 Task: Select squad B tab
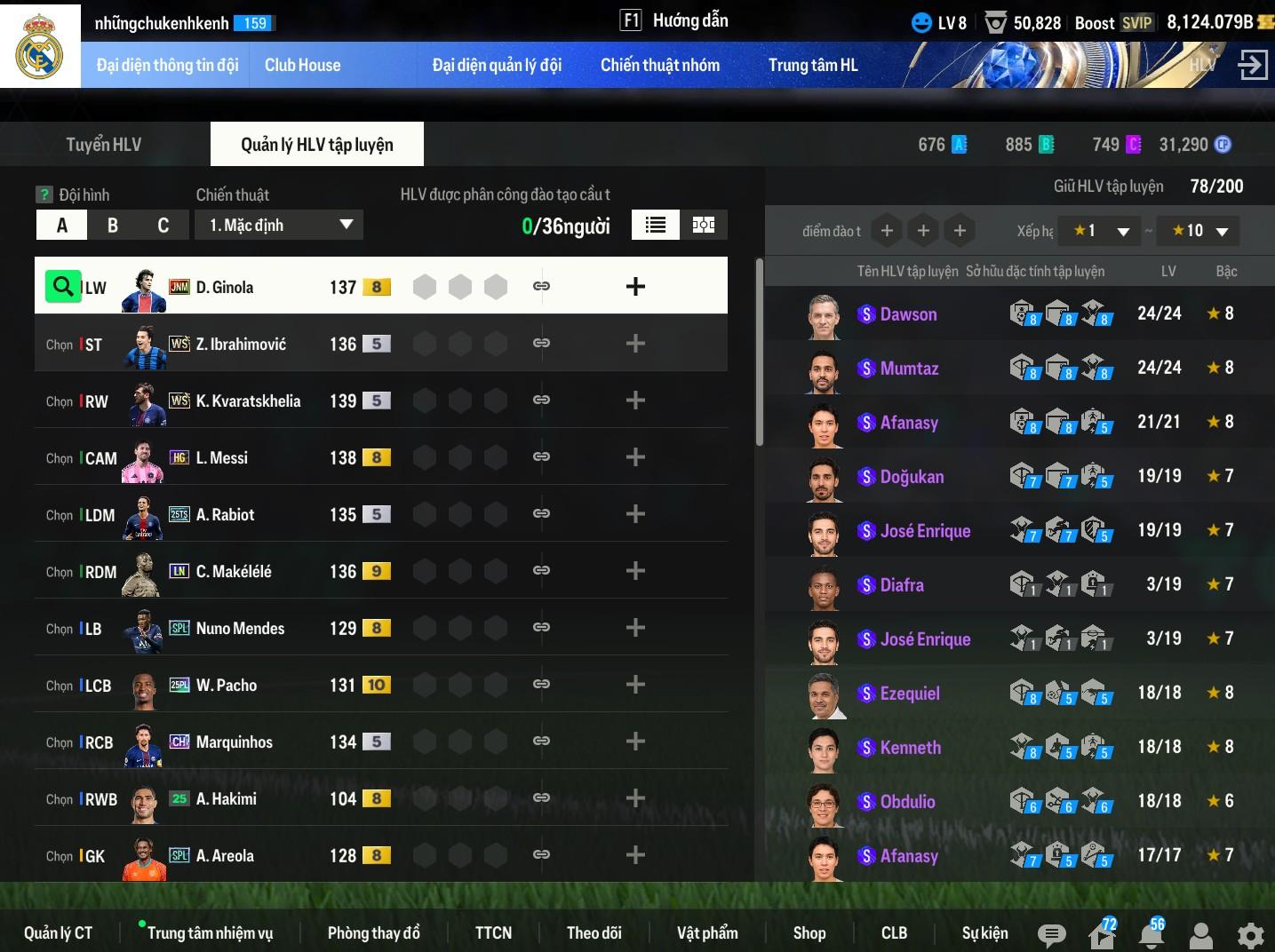[113, 226]
